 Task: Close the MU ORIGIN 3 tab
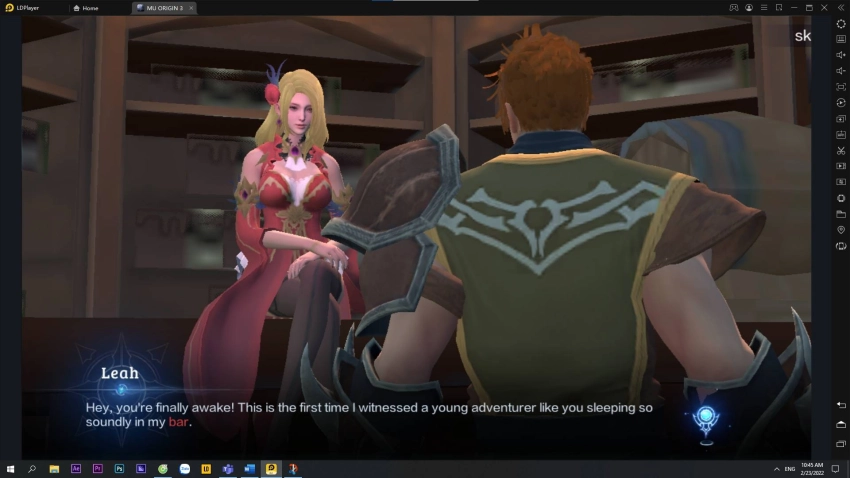(x=191, y=8)
